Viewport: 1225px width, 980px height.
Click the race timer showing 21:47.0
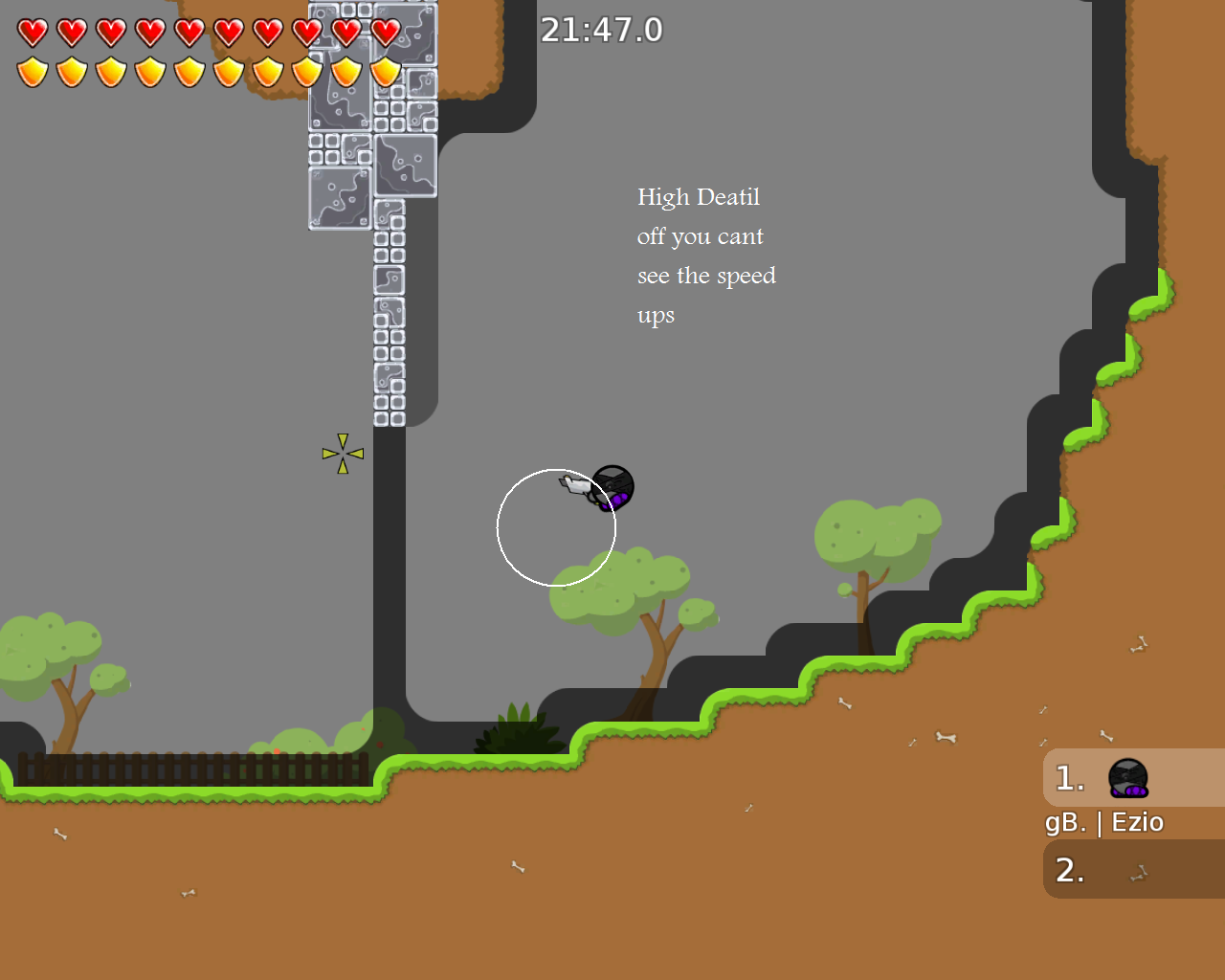click(x=603, y=30)
